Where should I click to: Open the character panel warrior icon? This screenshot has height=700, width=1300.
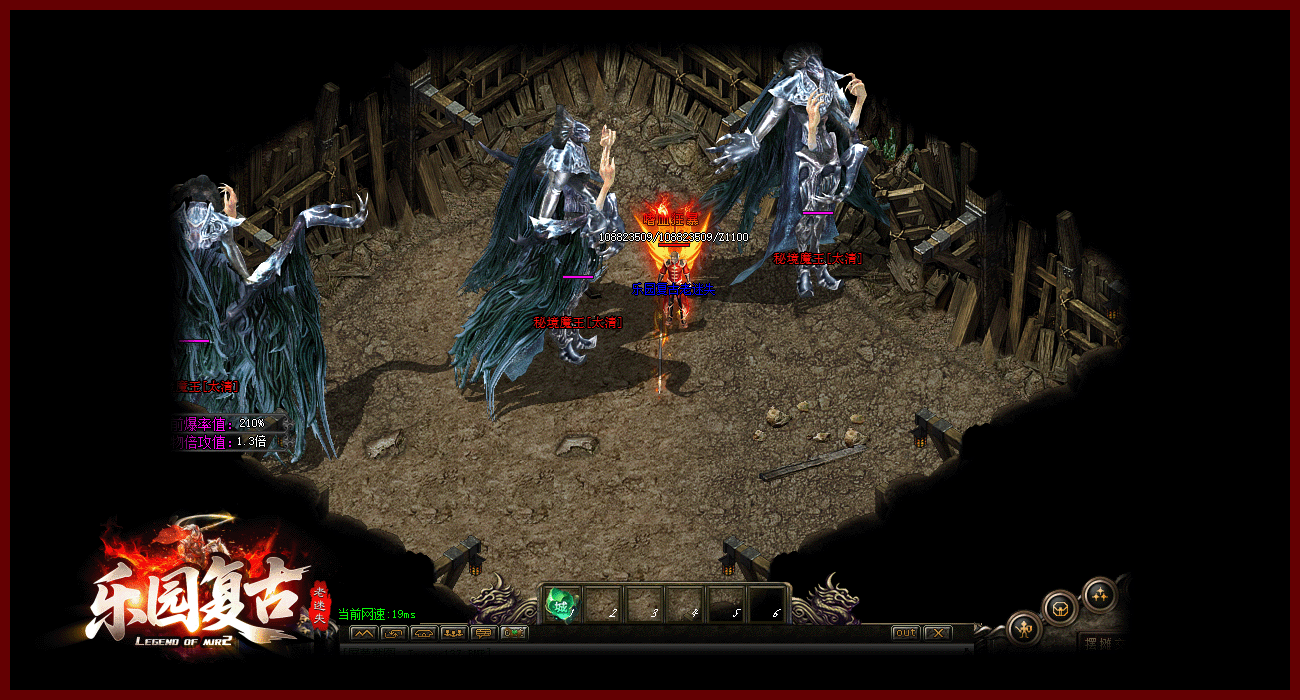(1024, 629)
